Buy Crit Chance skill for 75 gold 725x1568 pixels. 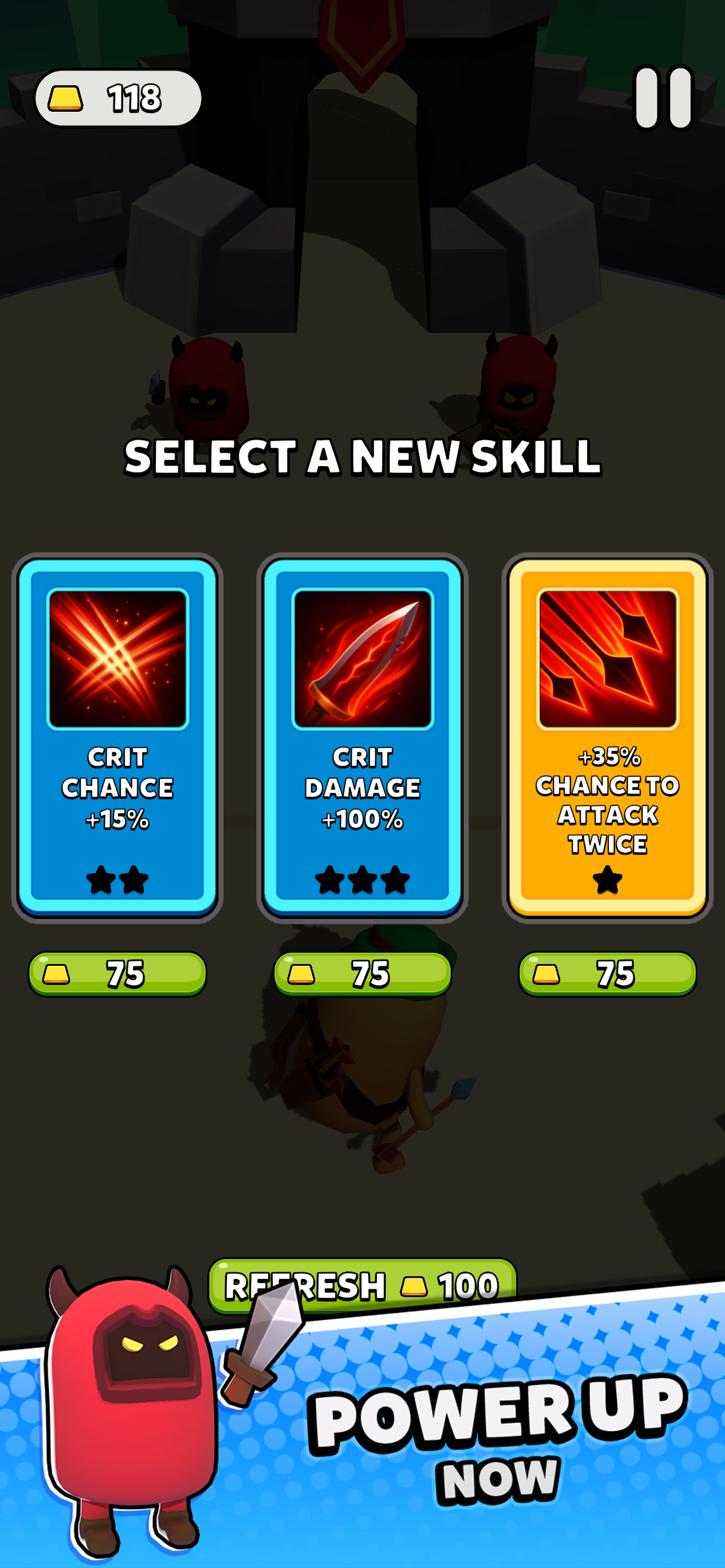(x=117, y=973)
